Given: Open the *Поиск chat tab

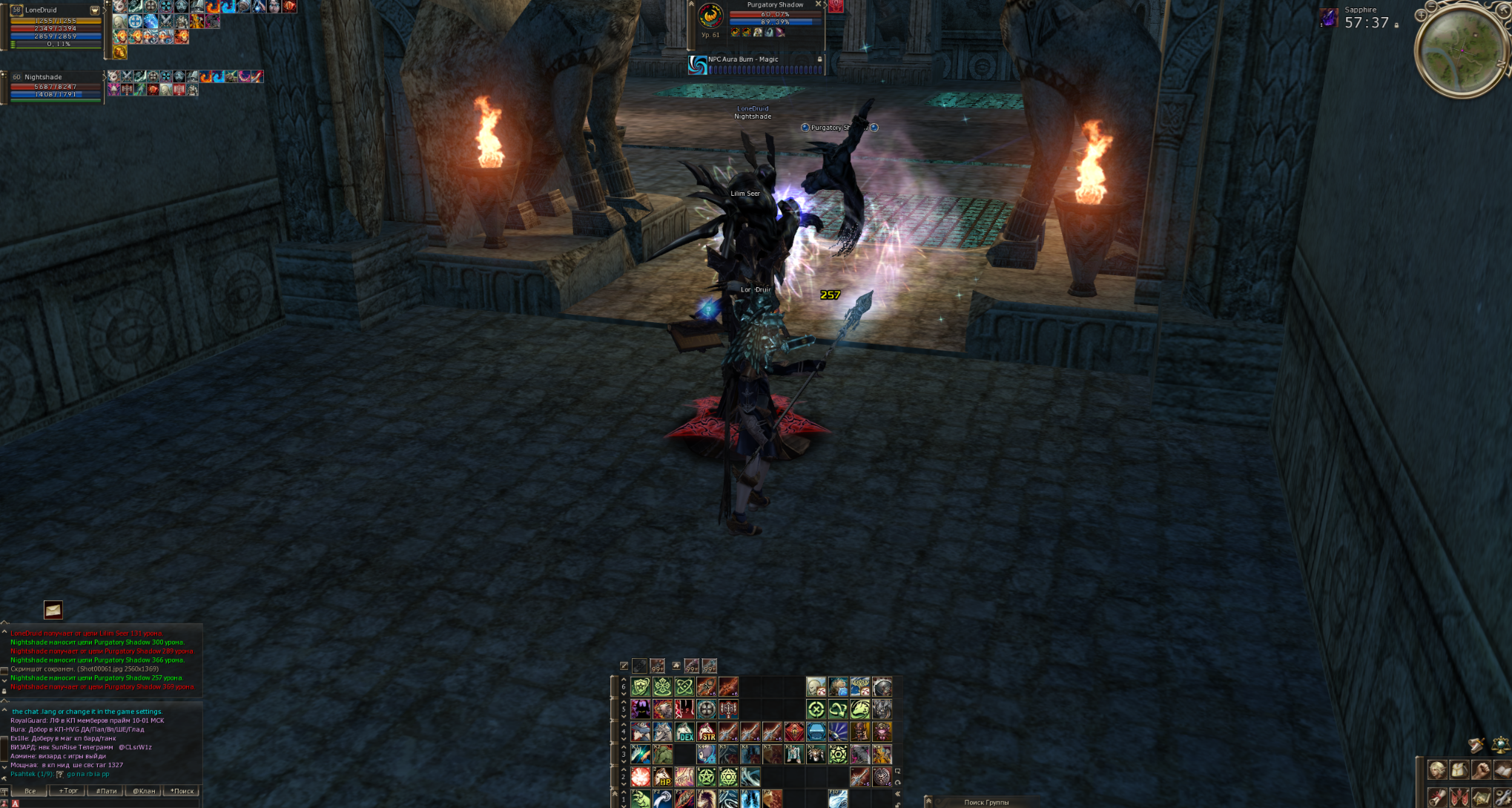Looking at the screenshot, I should [182, 791].
